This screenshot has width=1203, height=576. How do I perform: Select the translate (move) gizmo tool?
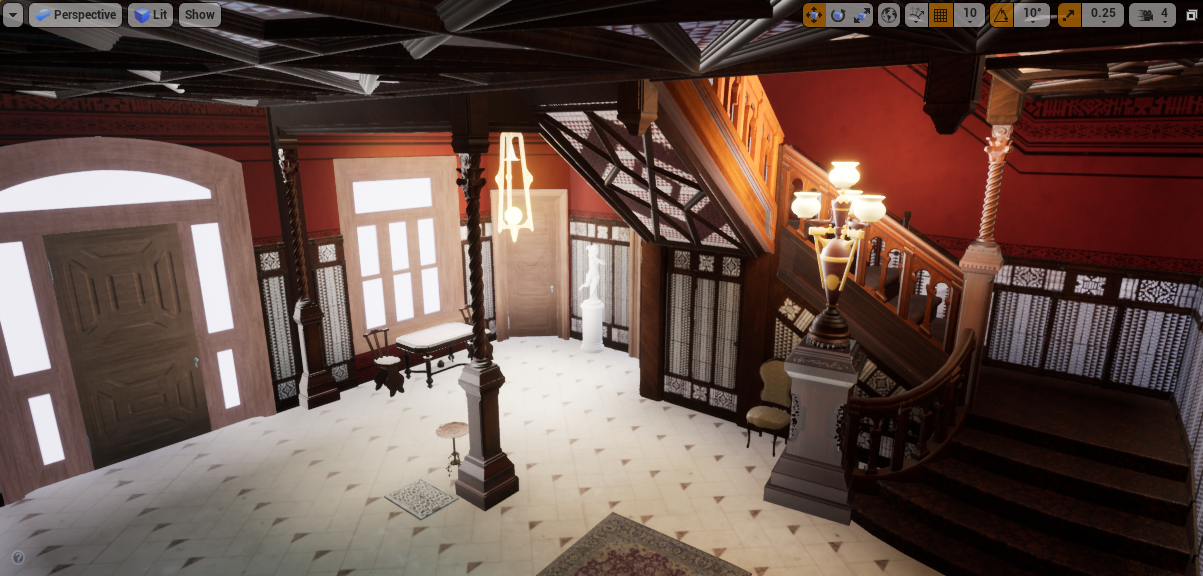pos(814,15)
